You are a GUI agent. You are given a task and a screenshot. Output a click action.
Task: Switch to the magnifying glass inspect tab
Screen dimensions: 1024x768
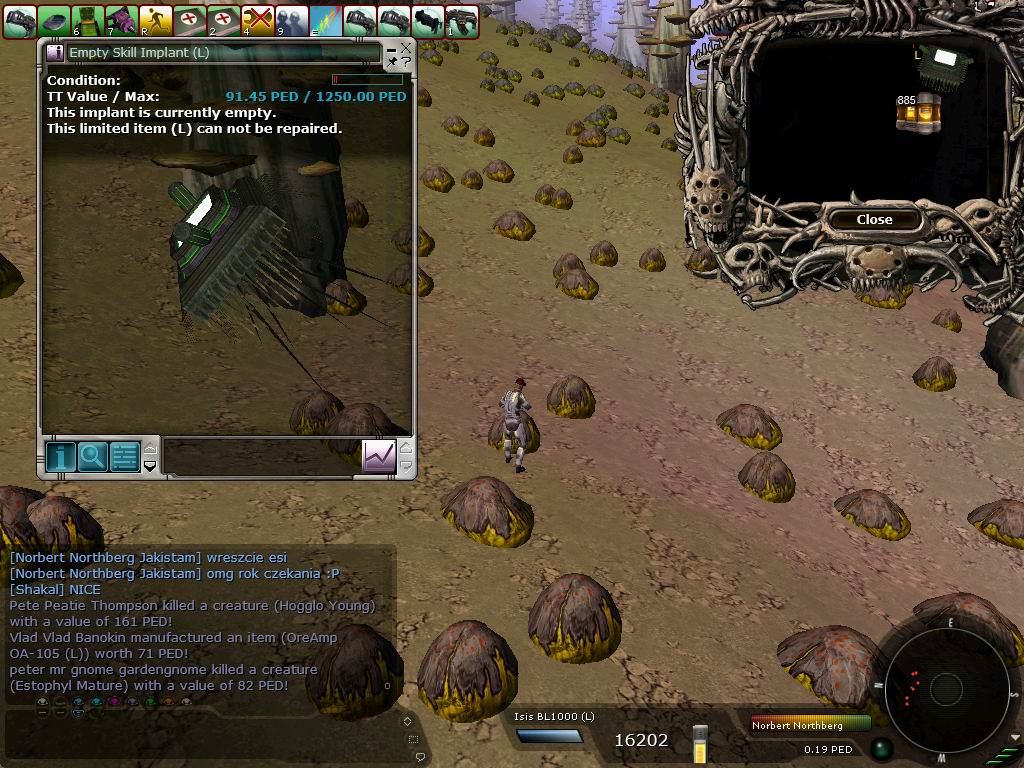(92, 456)
